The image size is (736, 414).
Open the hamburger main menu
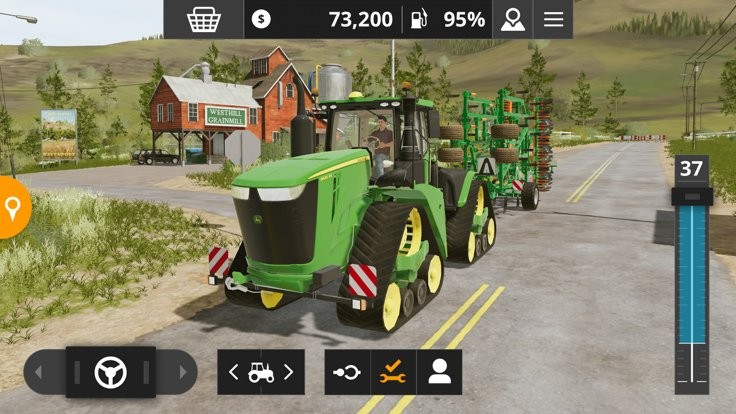[553, 19]
